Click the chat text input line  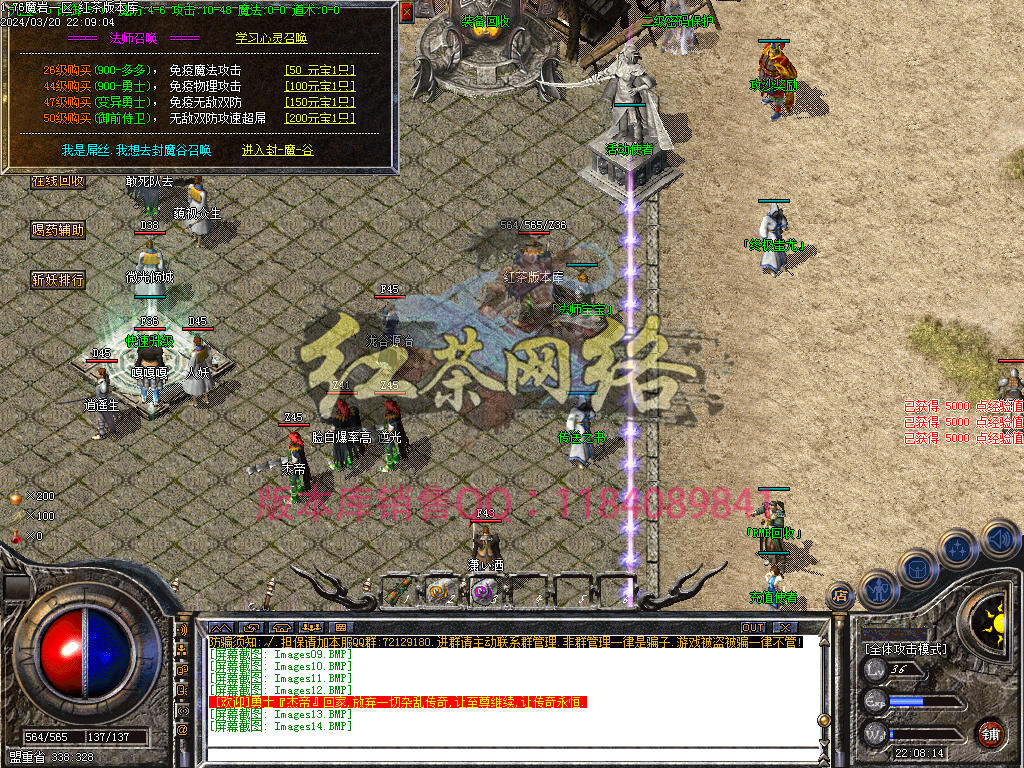pyautogui.click(x=510, y=755)
